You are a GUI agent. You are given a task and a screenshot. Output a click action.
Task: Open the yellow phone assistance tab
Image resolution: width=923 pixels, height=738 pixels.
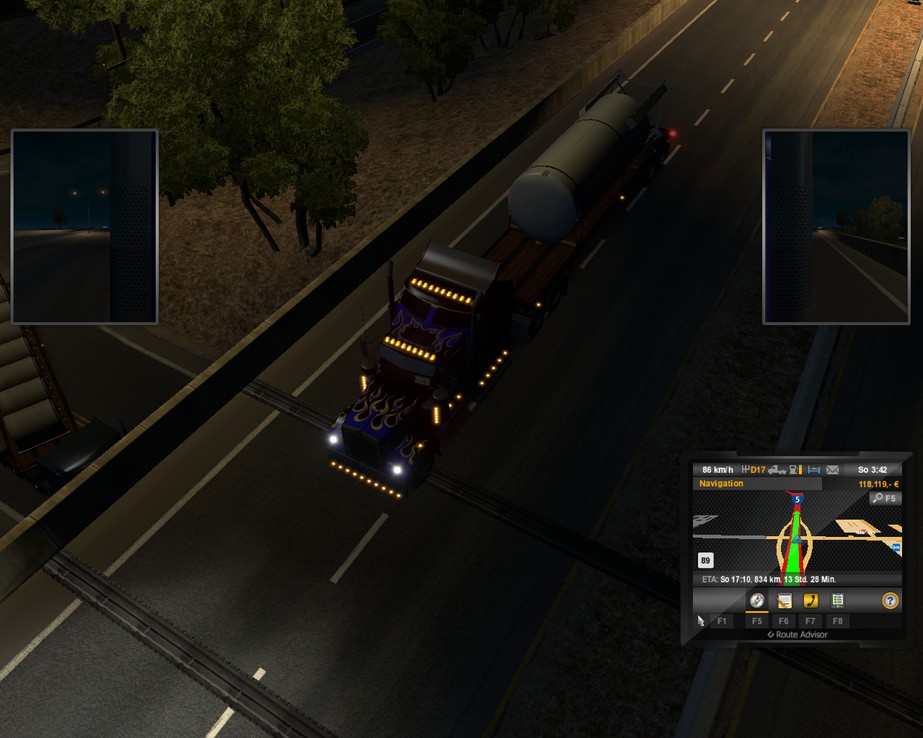click(x=811, y=601)
